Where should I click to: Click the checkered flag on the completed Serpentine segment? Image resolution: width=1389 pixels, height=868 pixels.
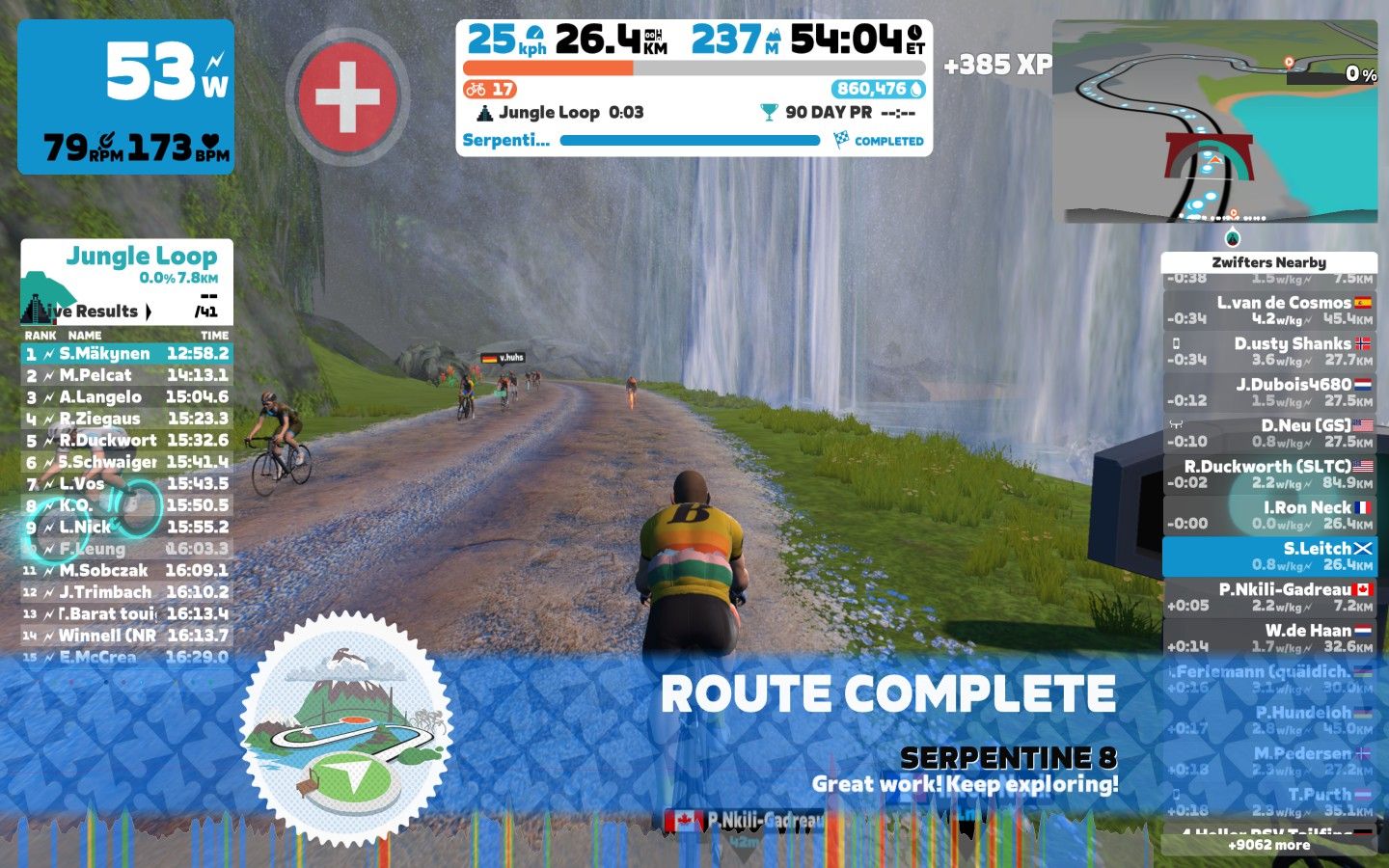pyautogui.click(x=841, y=140)
